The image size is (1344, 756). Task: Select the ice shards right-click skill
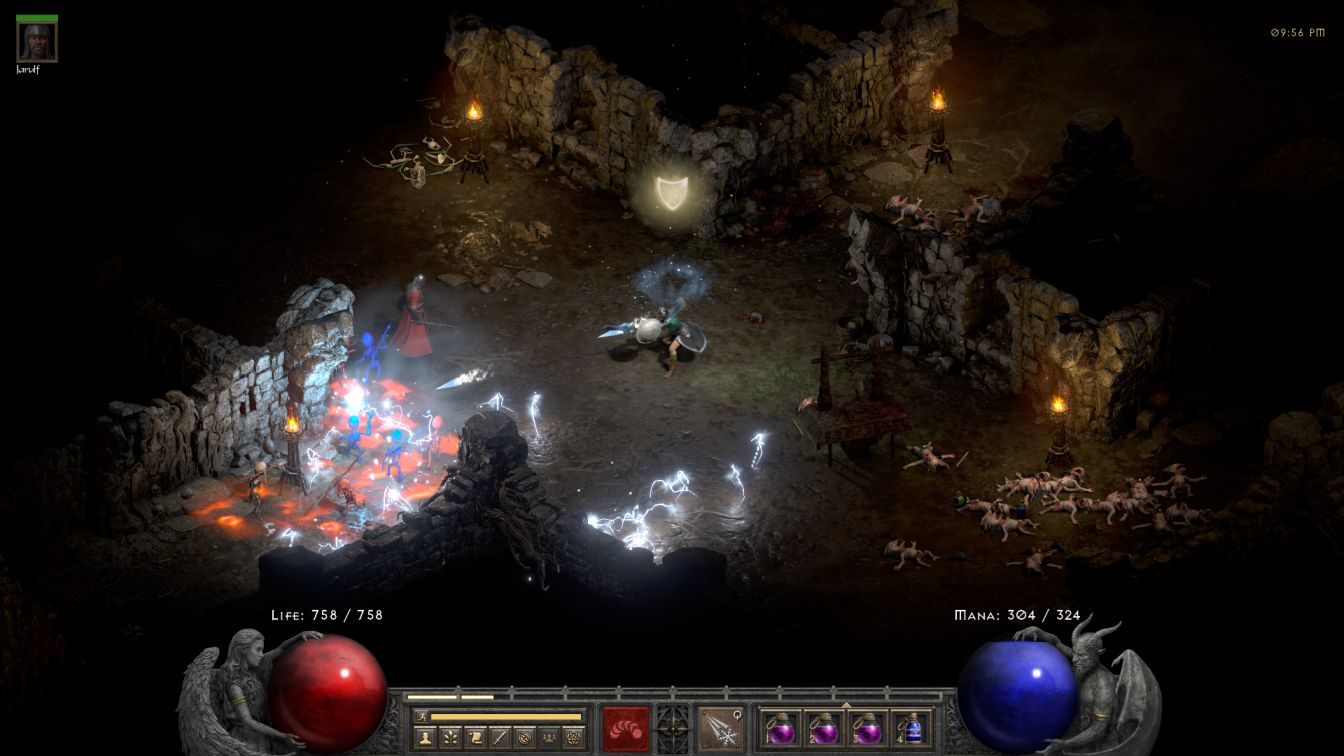pos(719,728)
